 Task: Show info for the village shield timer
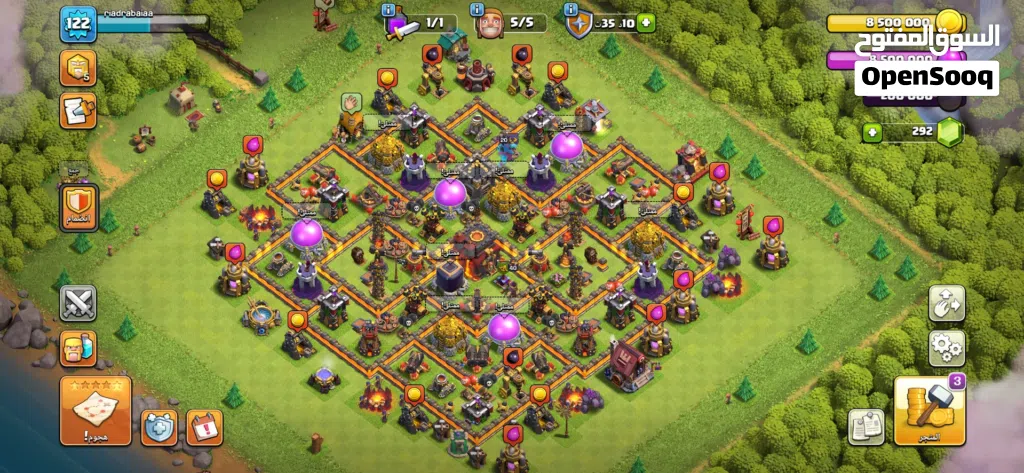point(599,22)
